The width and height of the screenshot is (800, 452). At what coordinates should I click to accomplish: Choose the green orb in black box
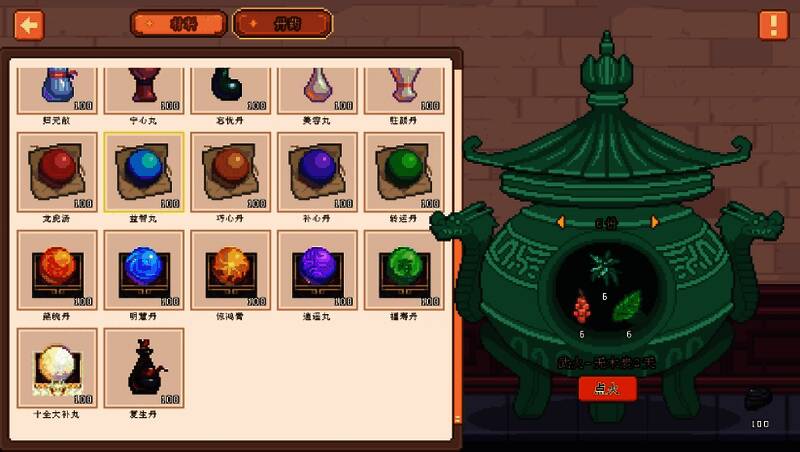click(403, 269)
